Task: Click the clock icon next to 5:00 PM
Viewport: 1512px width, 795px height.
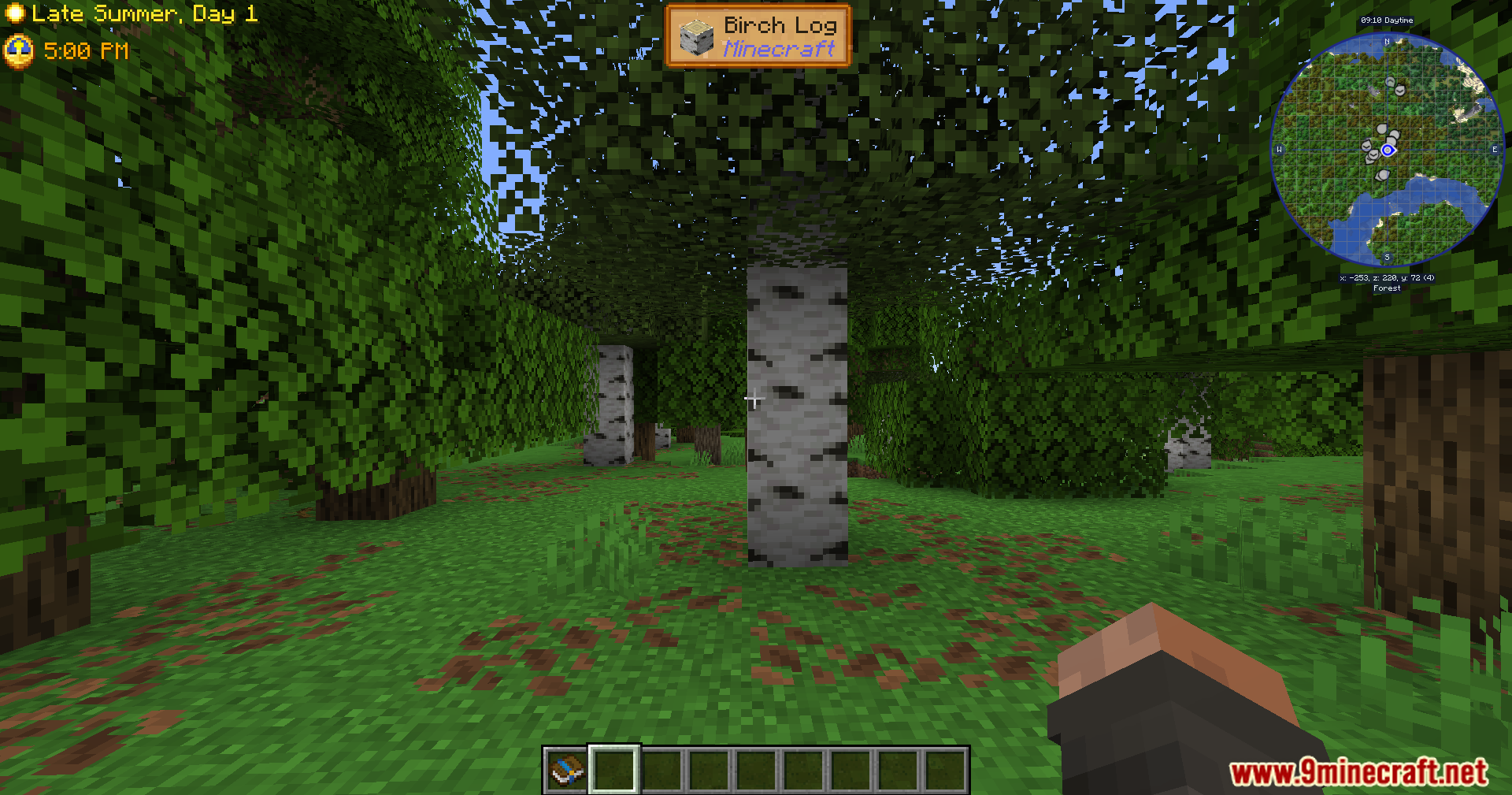Action: click(x=19, y=50)
